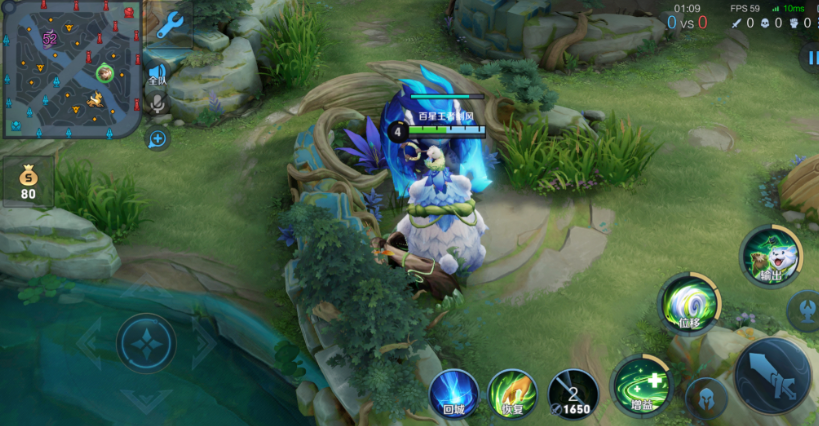
Task: Tap the summoner skill showing 1650
Action: click(573, 393)
